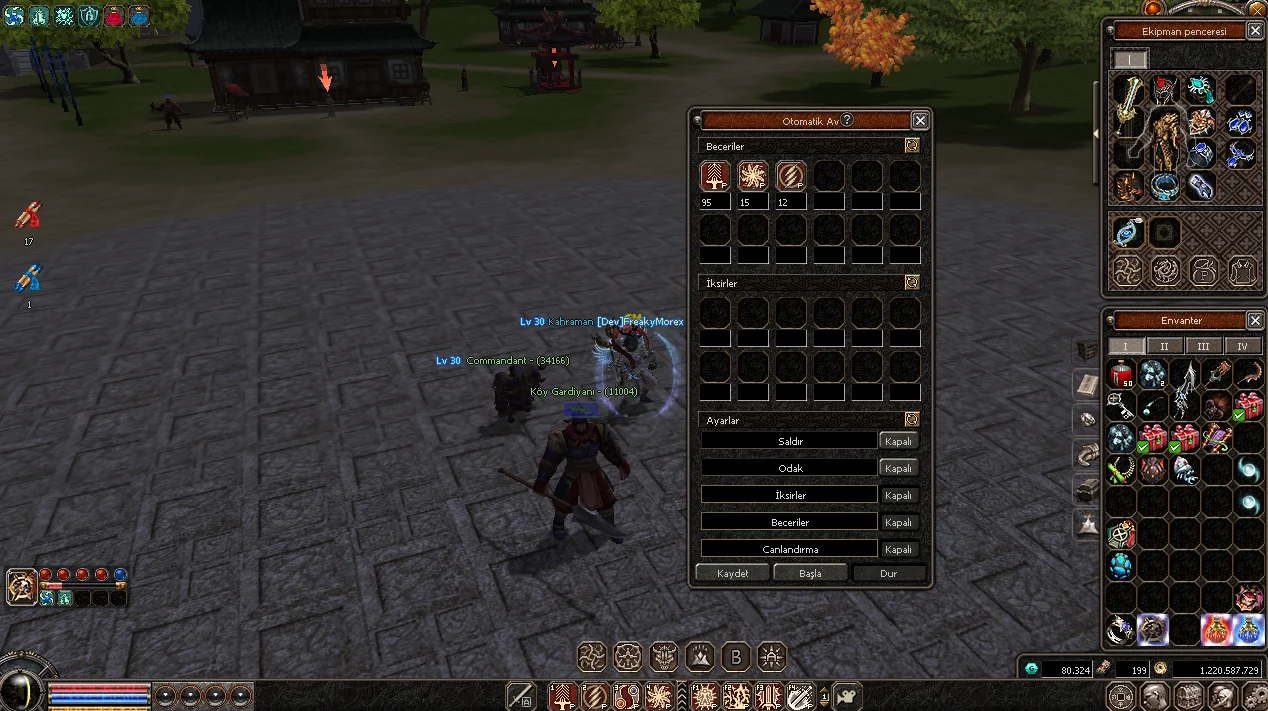Image resolution: width=1268 pixels, height=711 pixels.
Task: Save auto-hunt settings with Kaydet
Action: pos(733,574)
